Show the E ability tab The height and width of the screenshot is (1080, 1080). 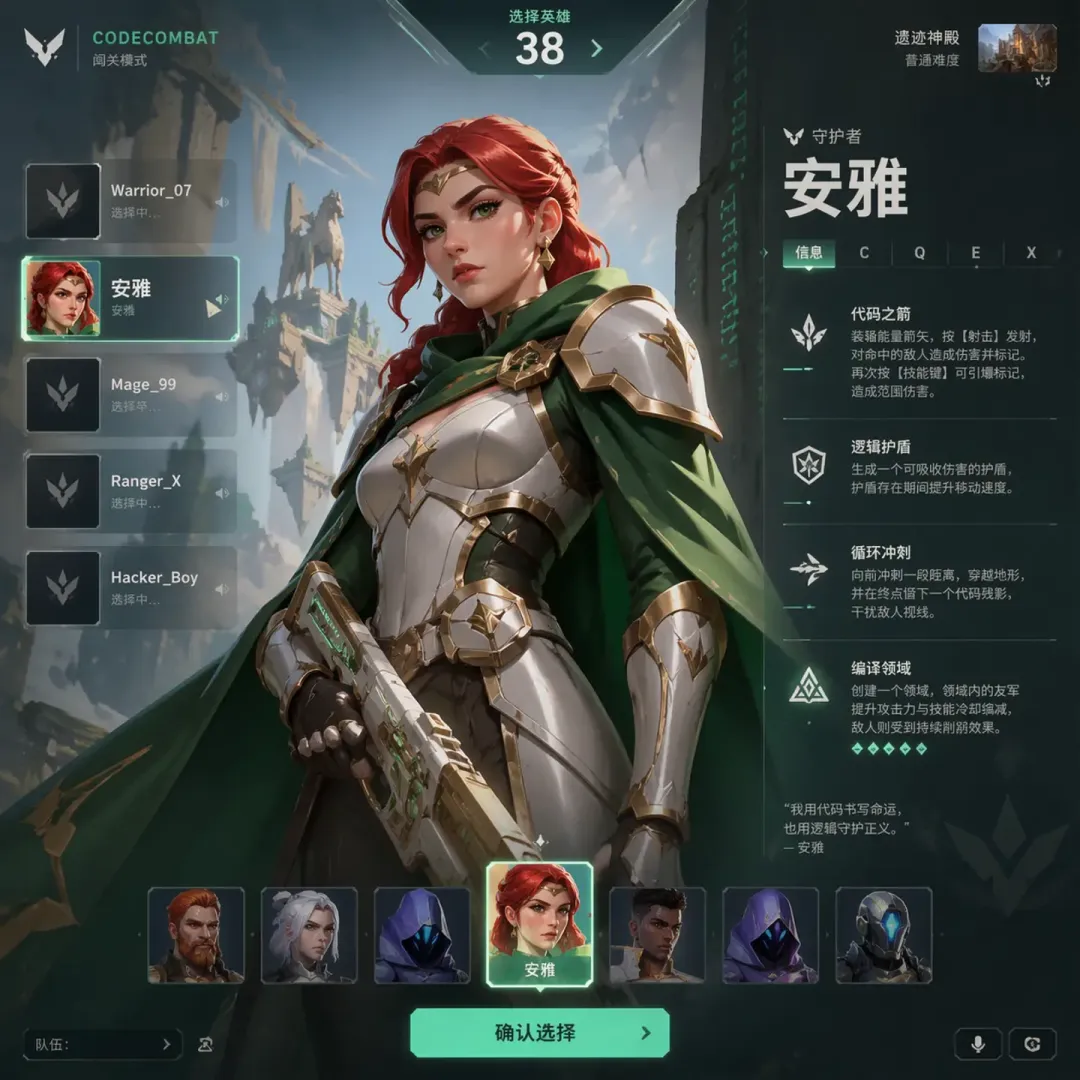point(975,253)
